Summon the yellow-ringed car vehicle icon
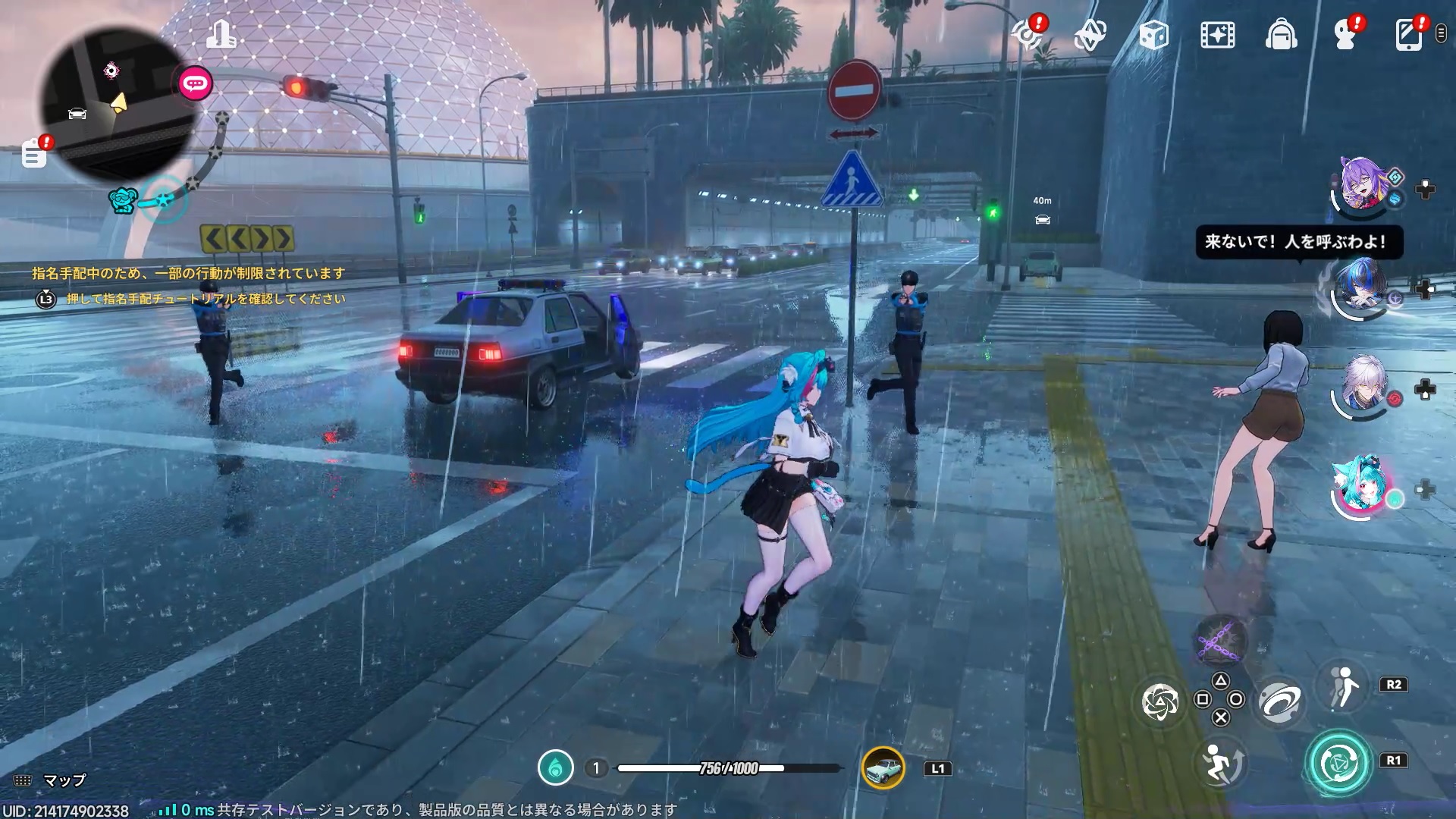 pos(883,768)
